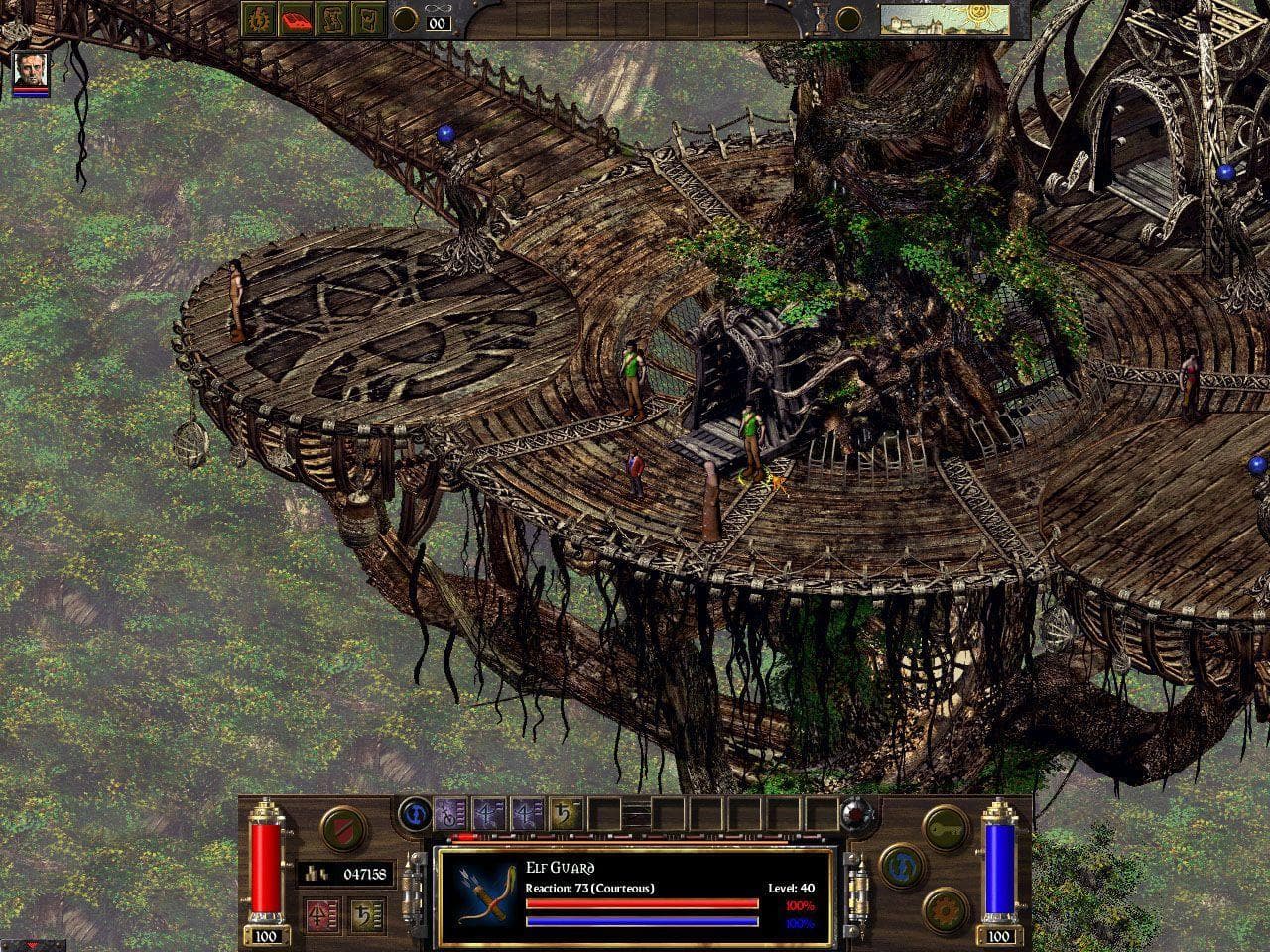Click the key icon near the fatigue bar
The height and width of the screenshot is (952, 1270).
tap(943, 828)
